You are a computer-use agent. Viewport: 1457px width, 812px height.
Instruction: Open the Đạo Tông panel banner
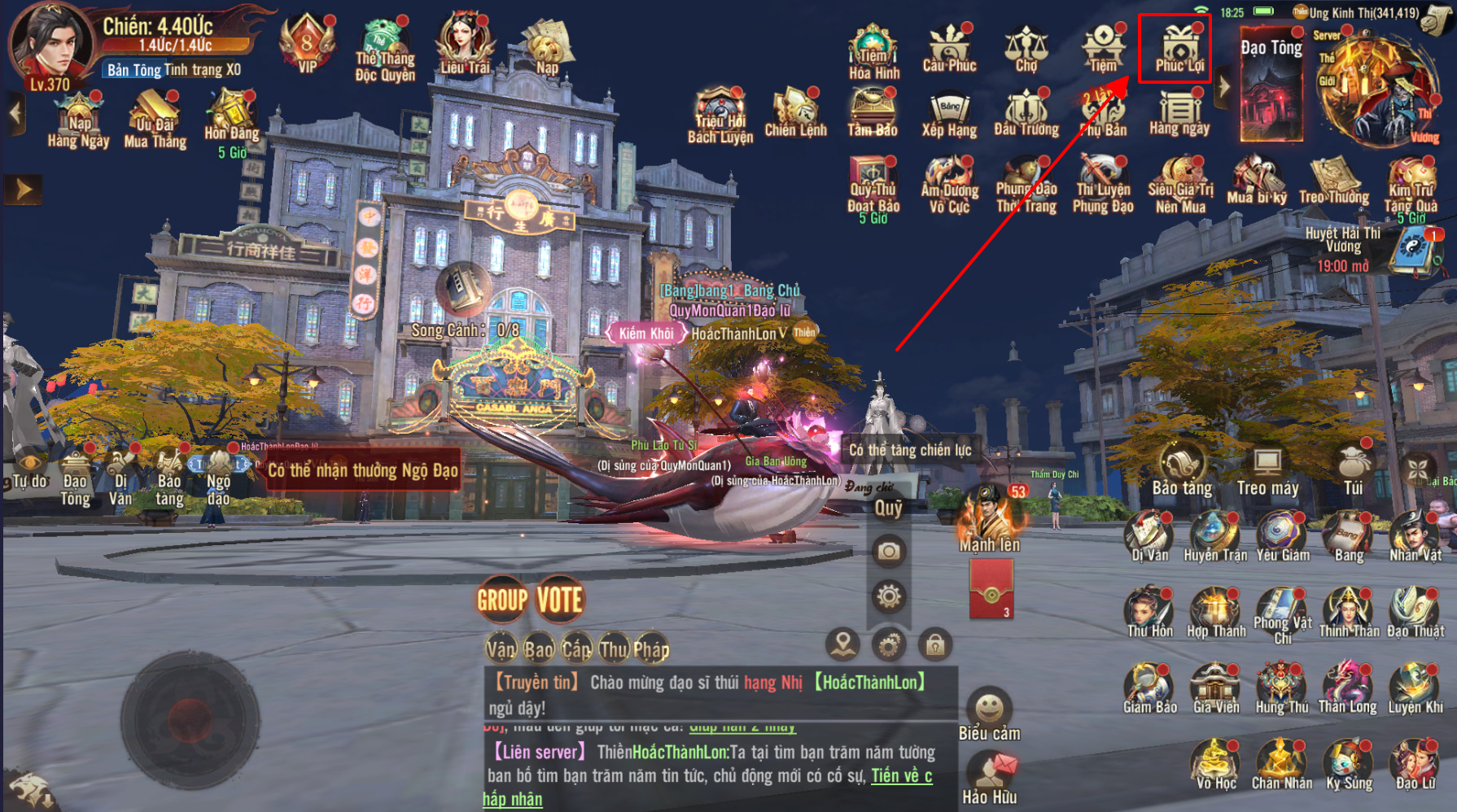click(x=1271, y=83)
